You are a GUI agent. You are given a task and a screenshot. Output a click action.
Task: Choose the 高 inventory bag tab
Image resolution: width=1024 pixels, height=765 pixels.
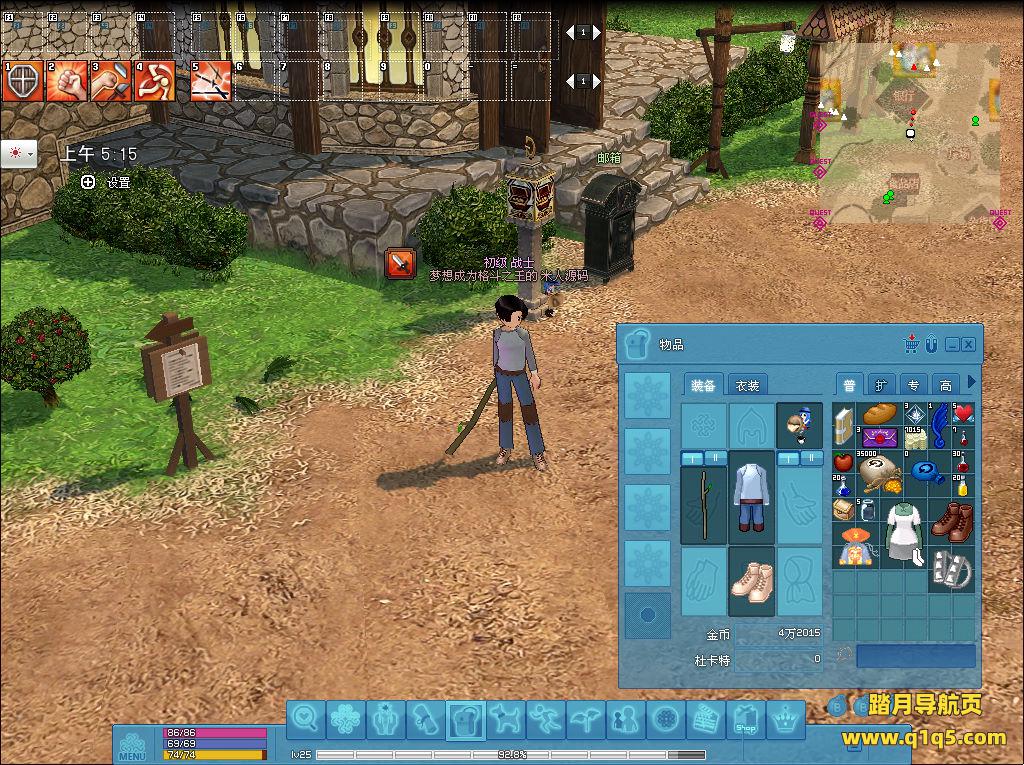click(x=945, y=385)
